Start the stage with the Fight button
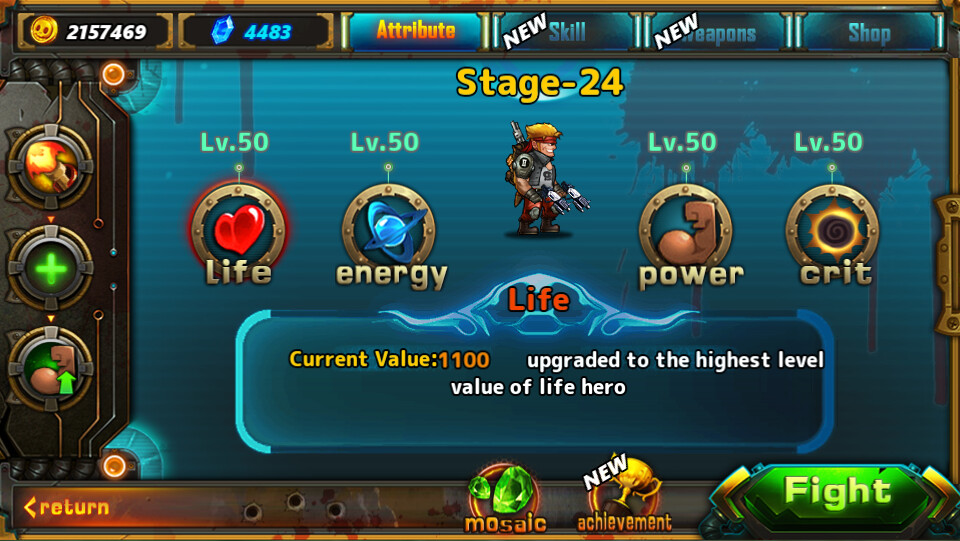The width and height of the screenshot is (960, 541). pos(836,493)
